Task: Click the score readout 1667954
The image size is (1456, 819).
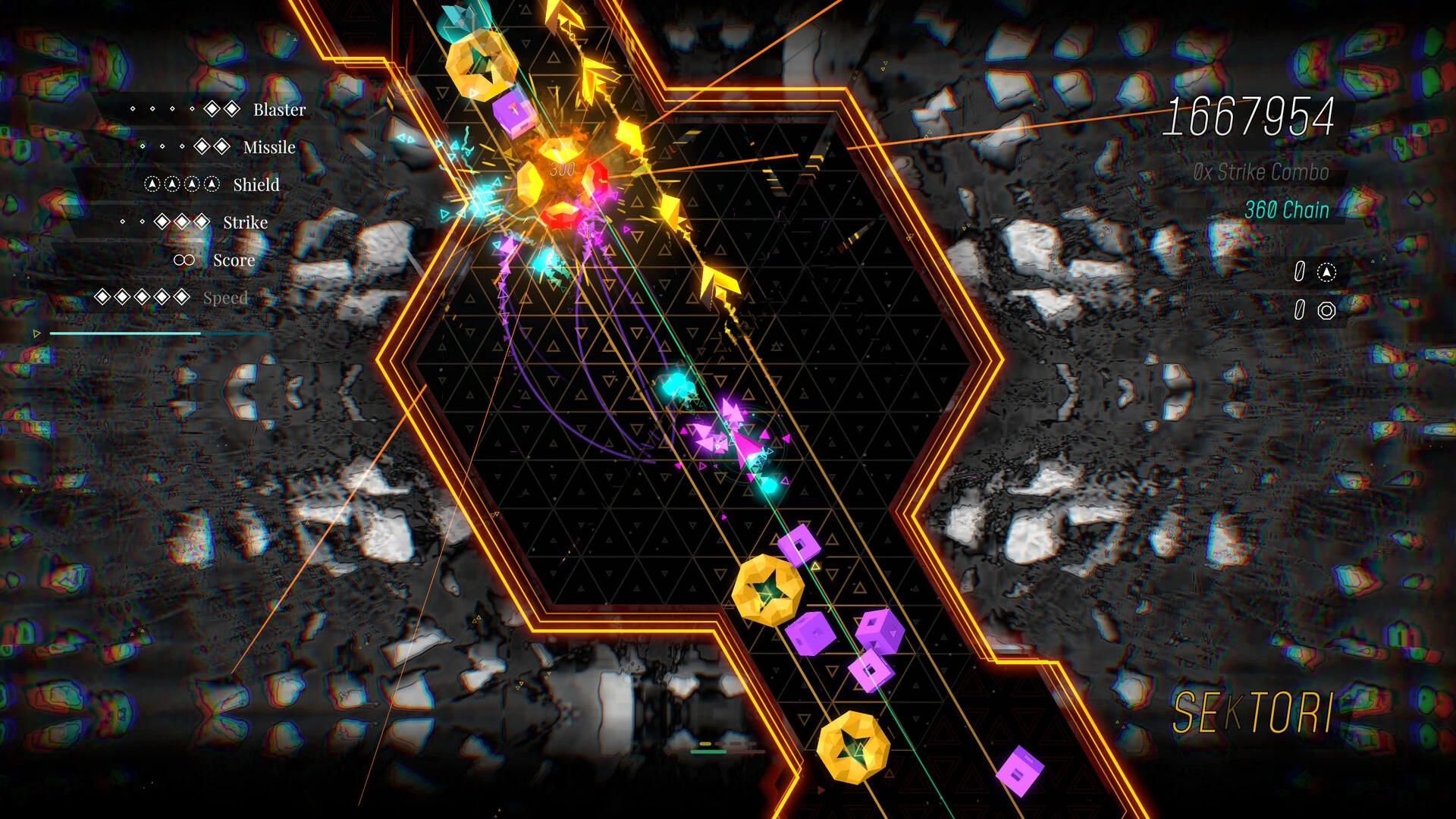Action: 1253,115
